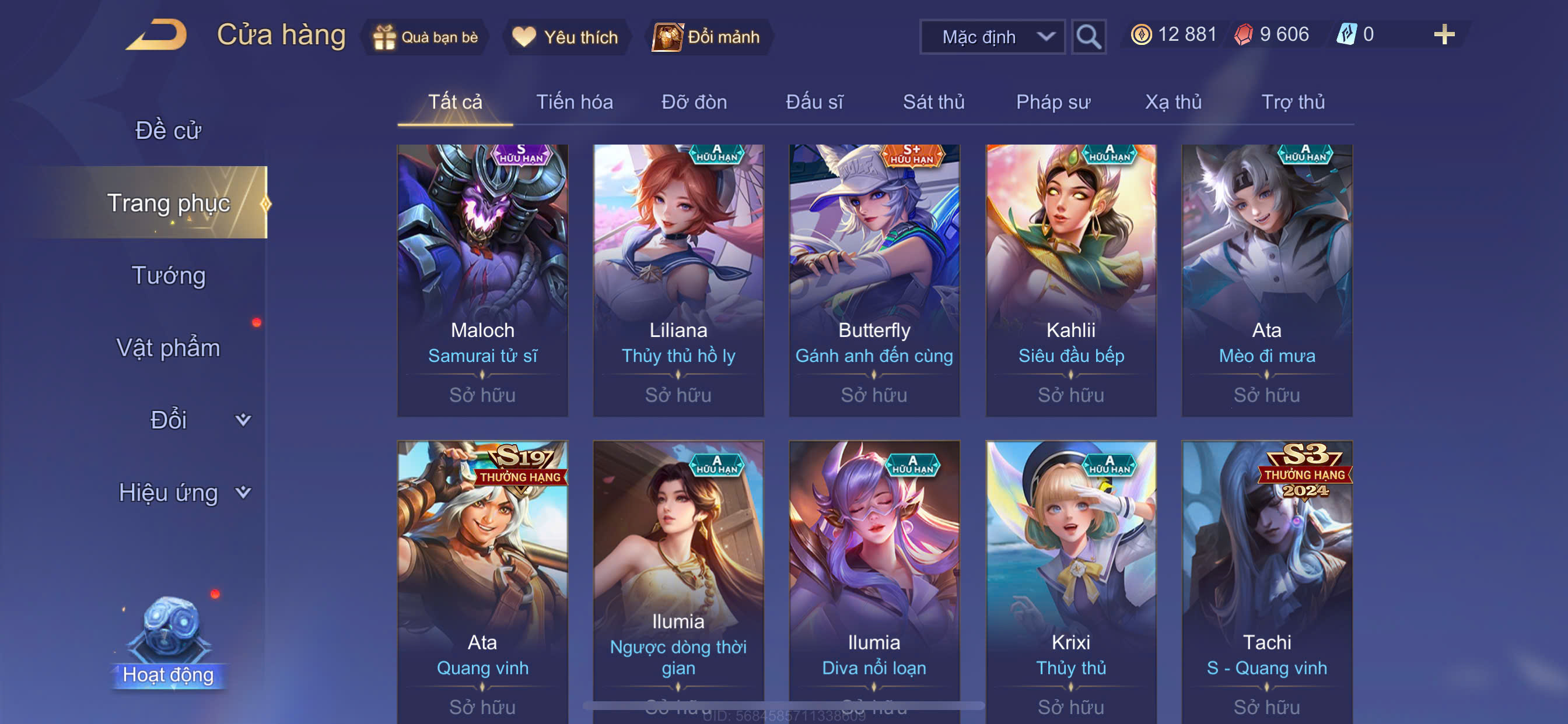Add currency with the plus button
1568x724 pixels.
coord(1444,34)
